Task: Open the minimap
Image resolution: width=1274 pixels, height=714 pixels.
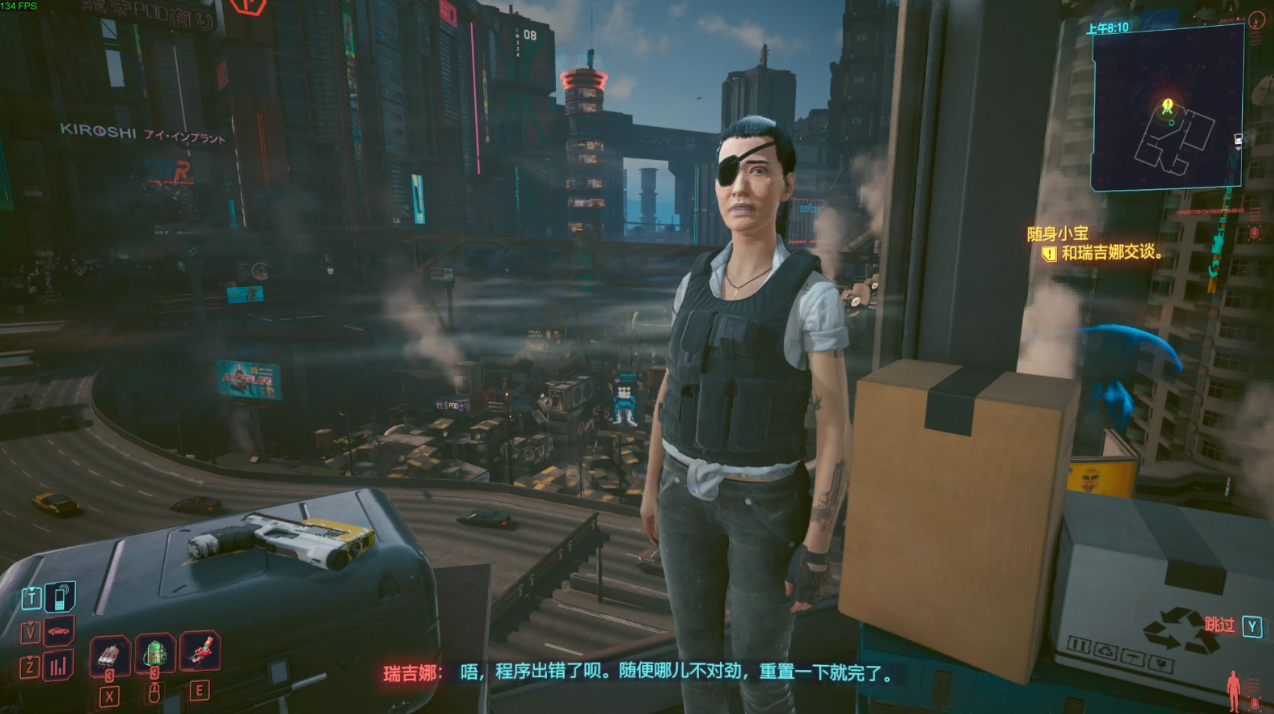Action: click(x=1167, y=107)
